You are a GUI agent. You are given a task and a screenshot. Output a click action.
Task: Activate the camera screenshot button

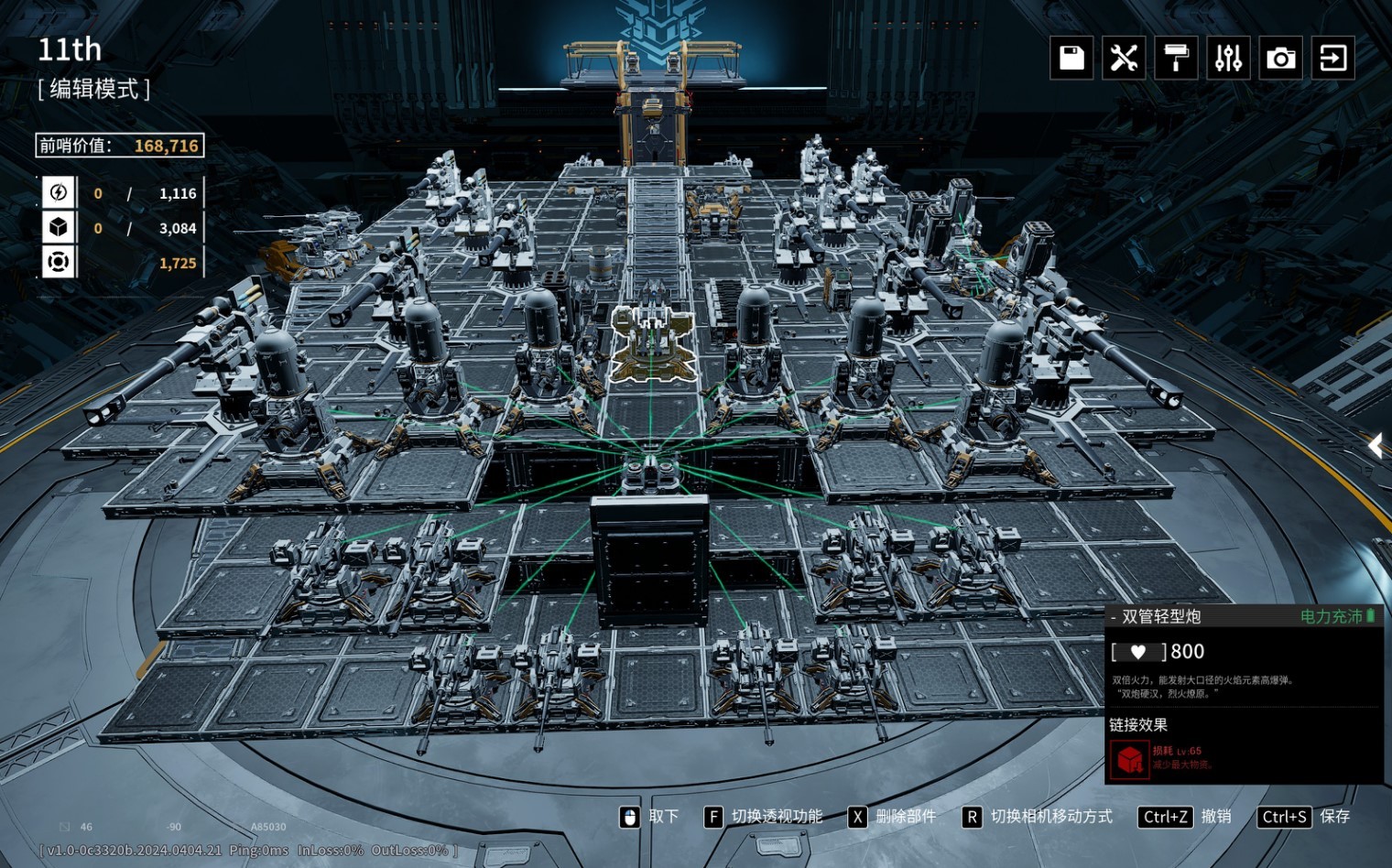1280,59
